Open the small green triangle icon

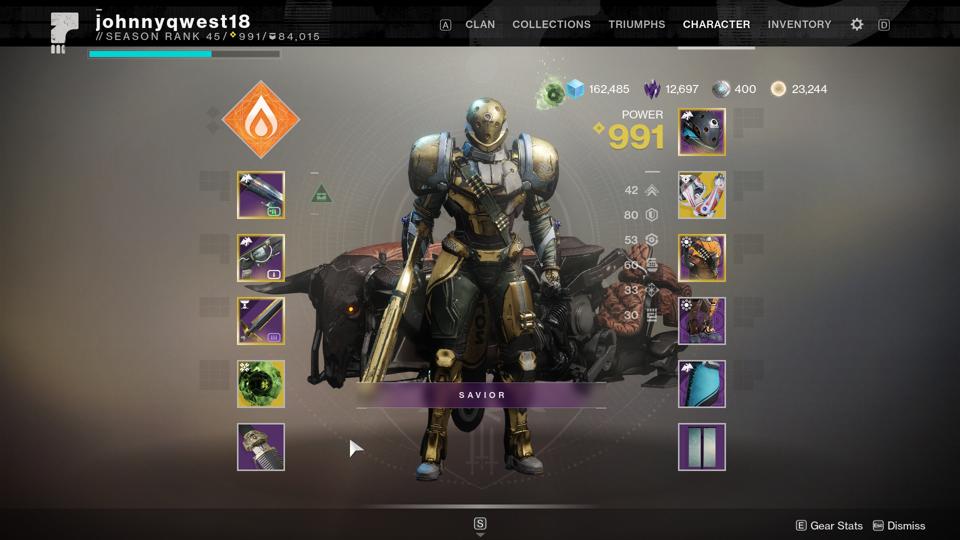pyautogui.click(x=321, y=193)
